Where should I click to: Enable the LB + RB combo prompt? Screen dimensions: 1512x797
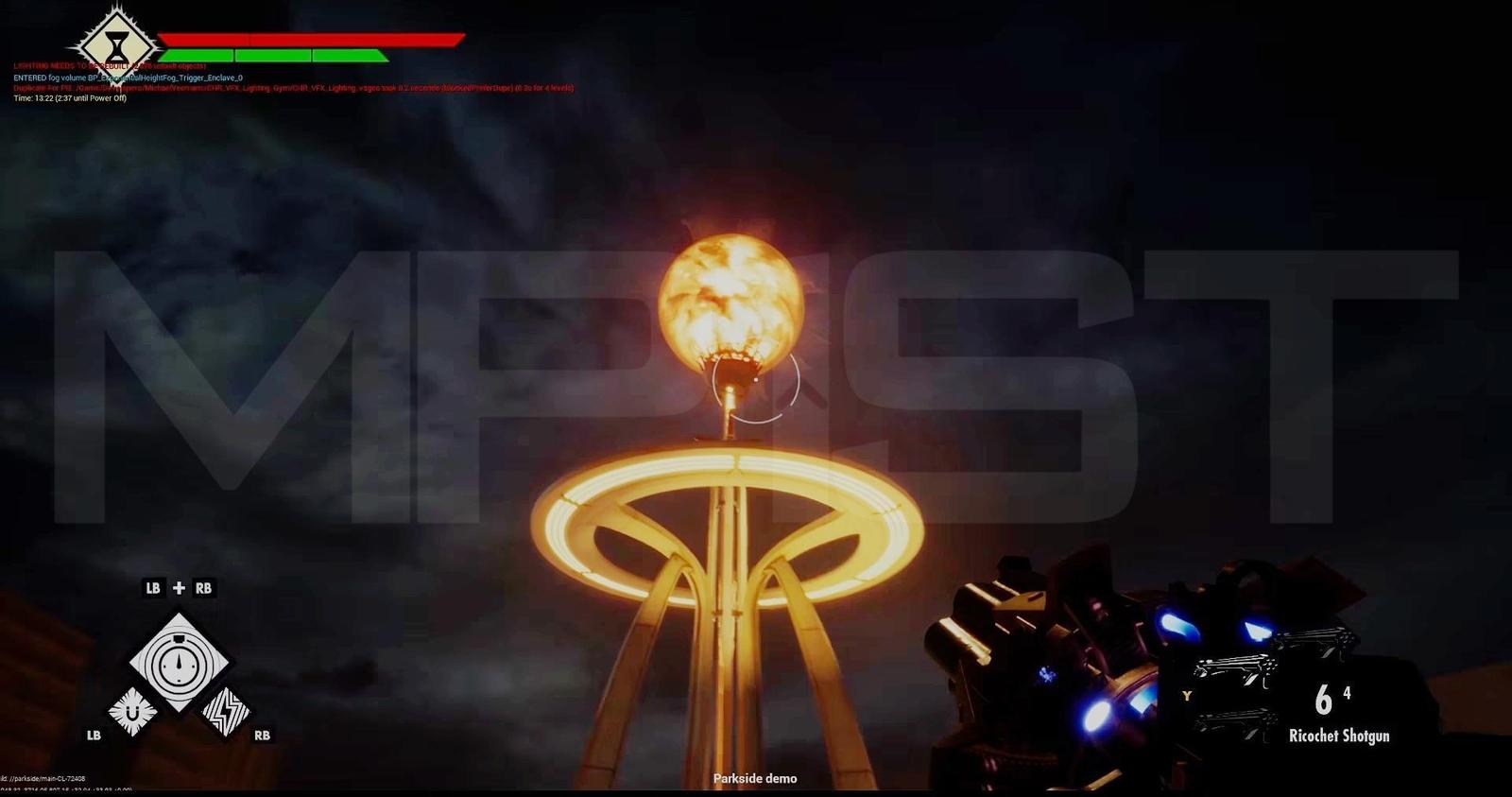[x=180, y=587]
